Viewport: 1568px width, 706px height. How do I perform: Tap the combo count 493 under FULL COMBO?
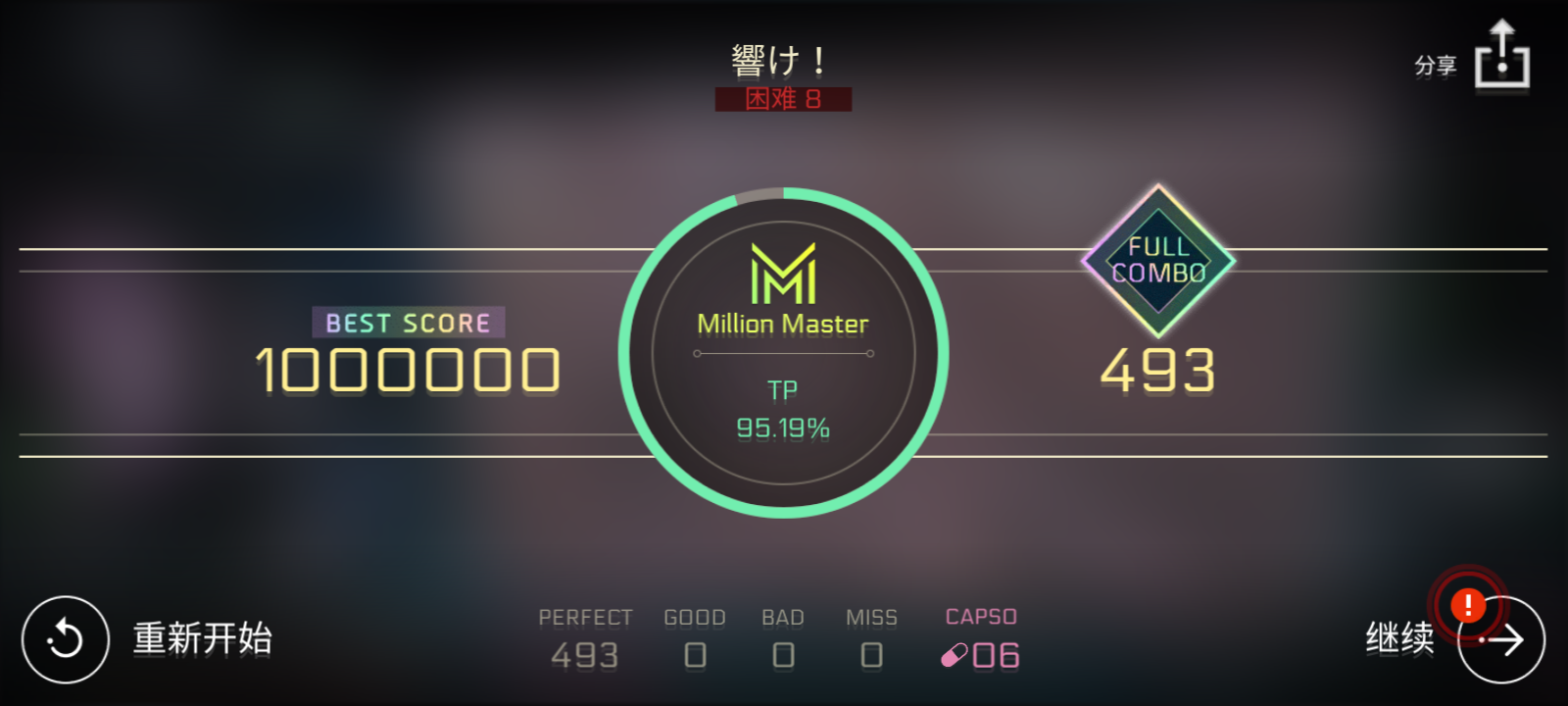pyautogui.click(x=1158, y=371)
